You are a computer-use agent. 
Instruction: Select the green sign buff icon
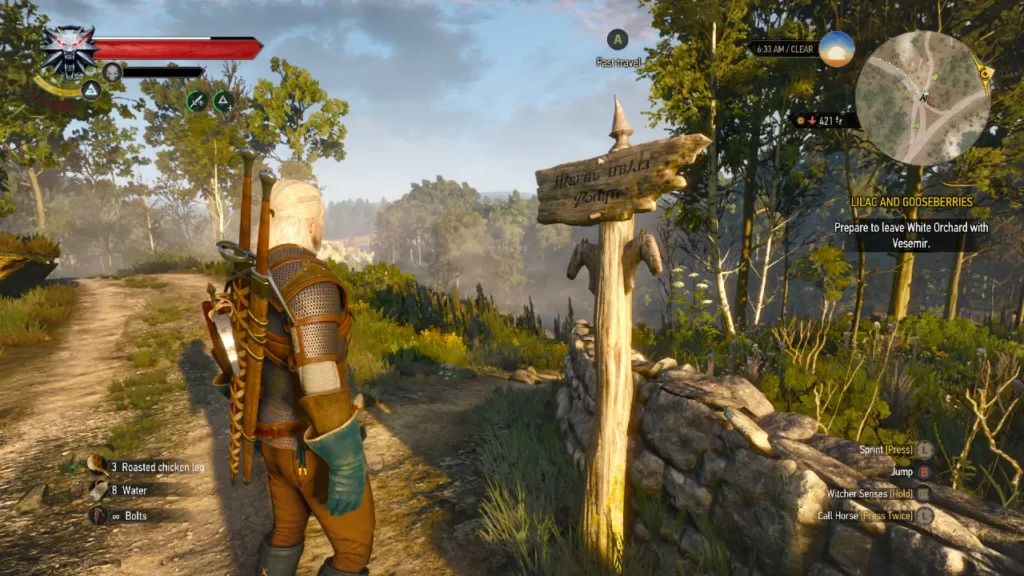(x=223, y=100)
